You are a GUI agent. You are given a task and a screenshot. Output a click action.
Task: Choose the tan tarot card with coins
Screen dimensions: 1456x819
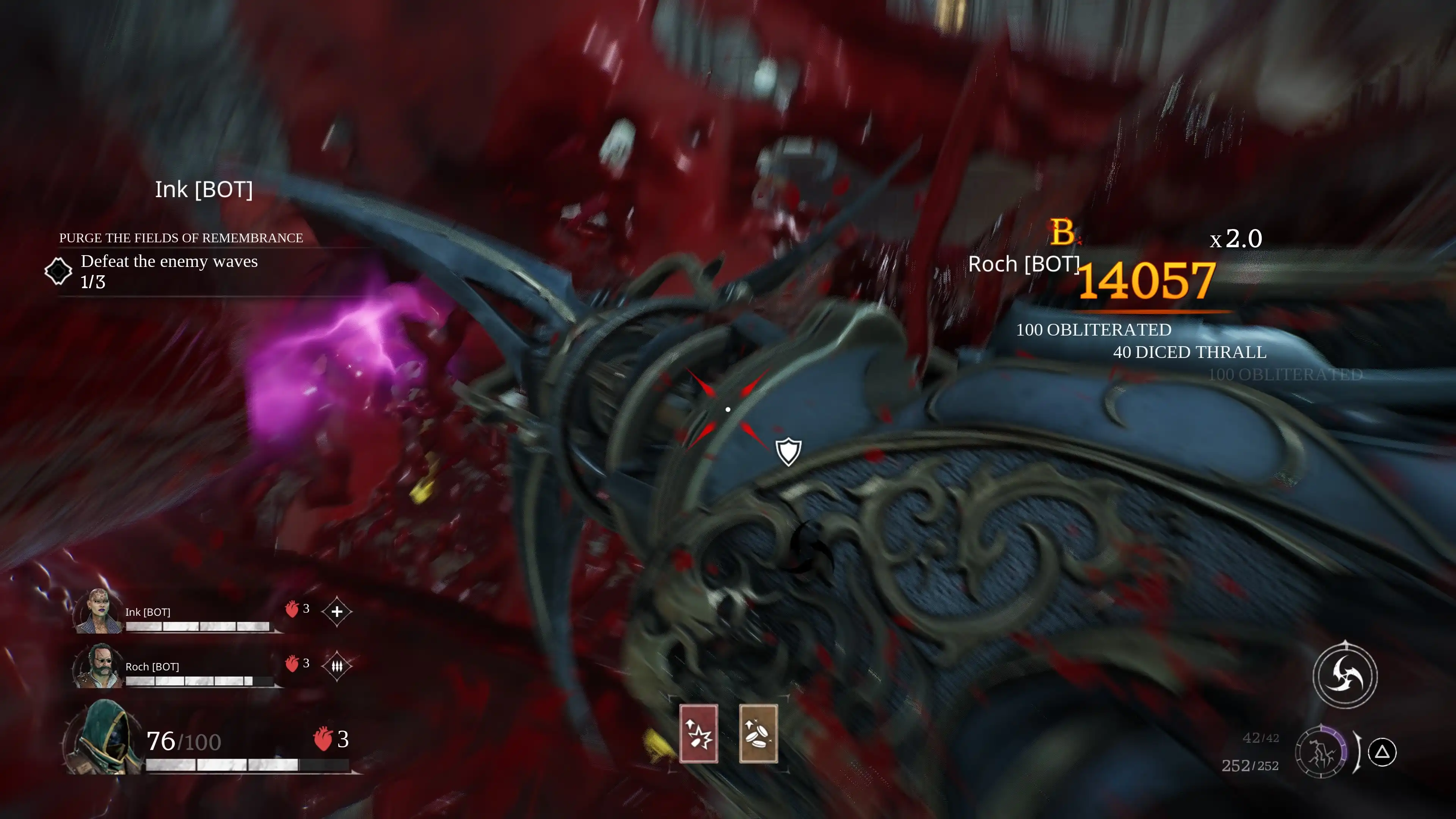click(x=758, y=734)
